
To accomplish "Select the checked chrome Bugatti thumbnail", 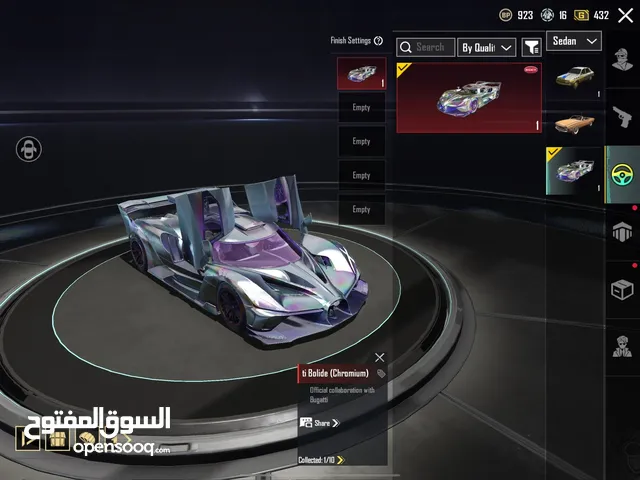I will (x=574, y=170).
